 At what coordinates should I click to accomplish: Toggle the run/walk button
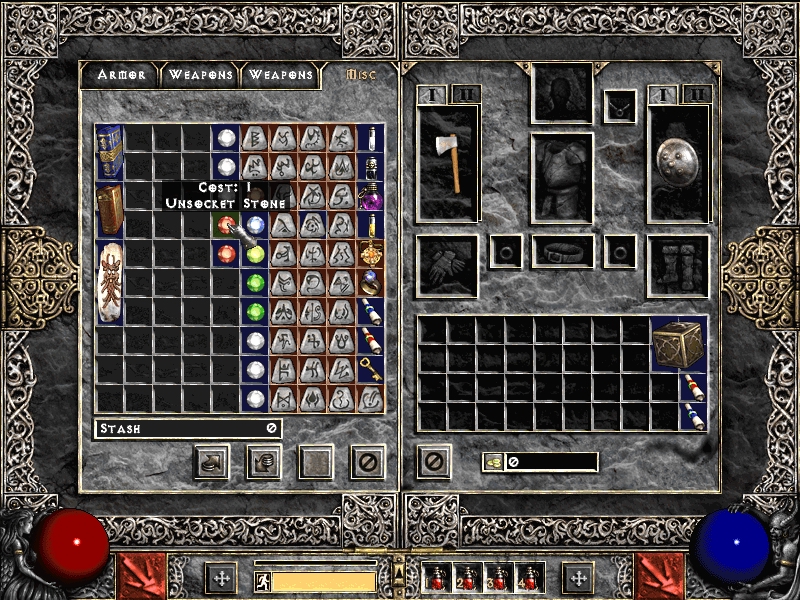click(x=259, y=580)
